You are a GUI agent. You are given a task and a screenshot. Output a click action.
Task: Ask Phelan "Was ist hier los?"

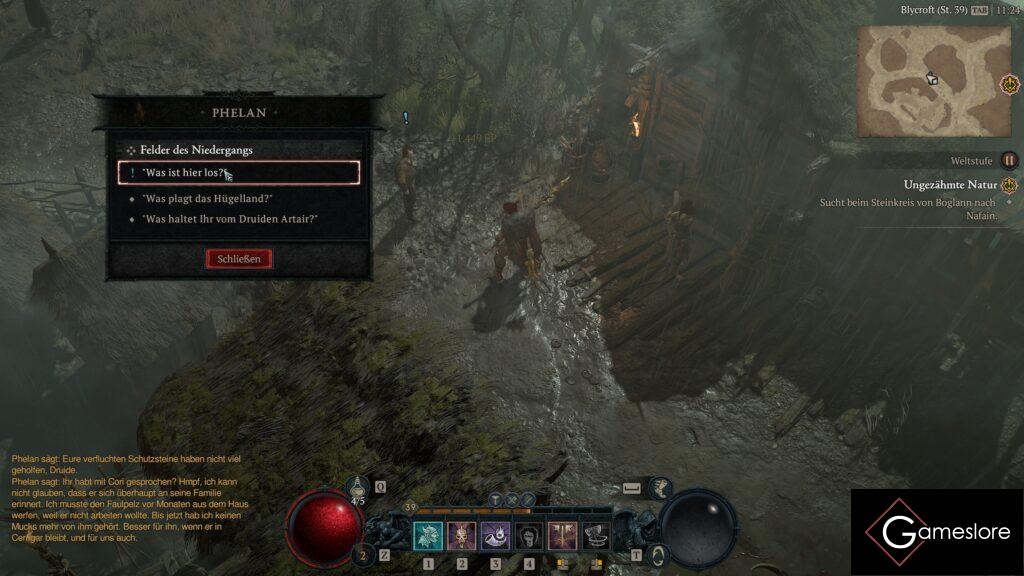[238, 173]
